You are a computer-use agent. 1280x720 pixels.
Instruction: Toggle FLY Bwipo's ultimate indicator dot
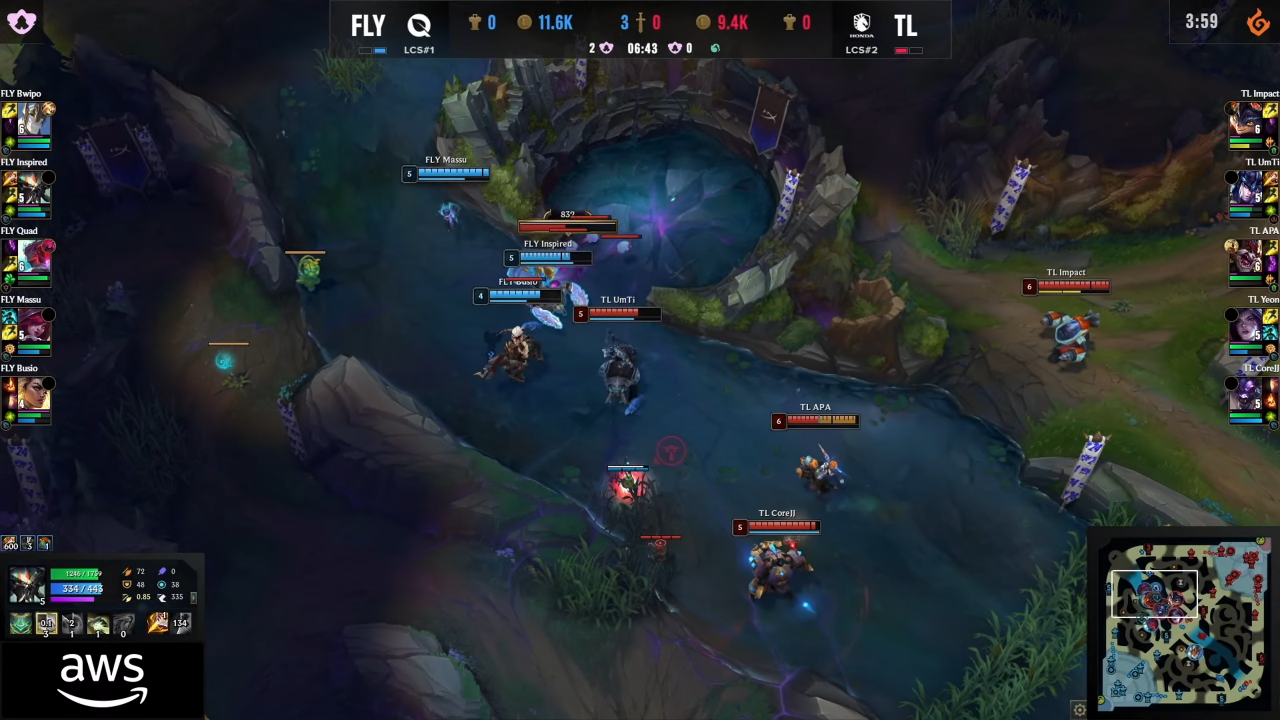pyautogui.click(x=48, y=109)
